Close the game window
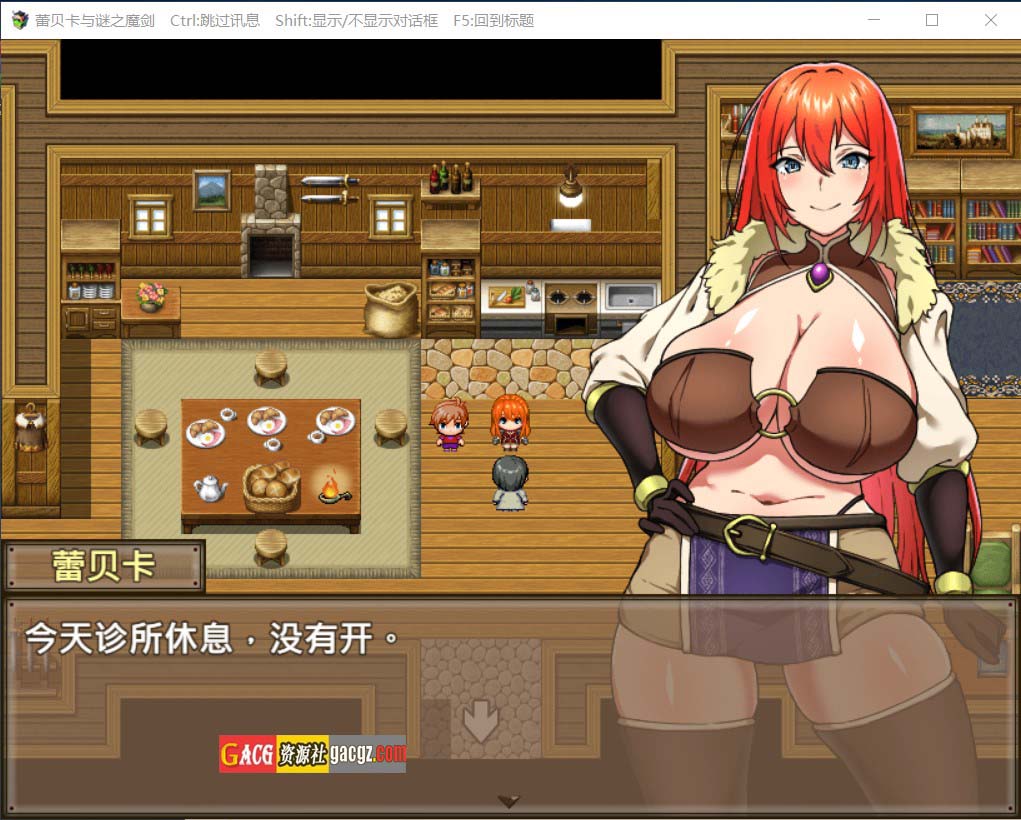This screenshot has height=820, width=1021. (x=990, y=20)
